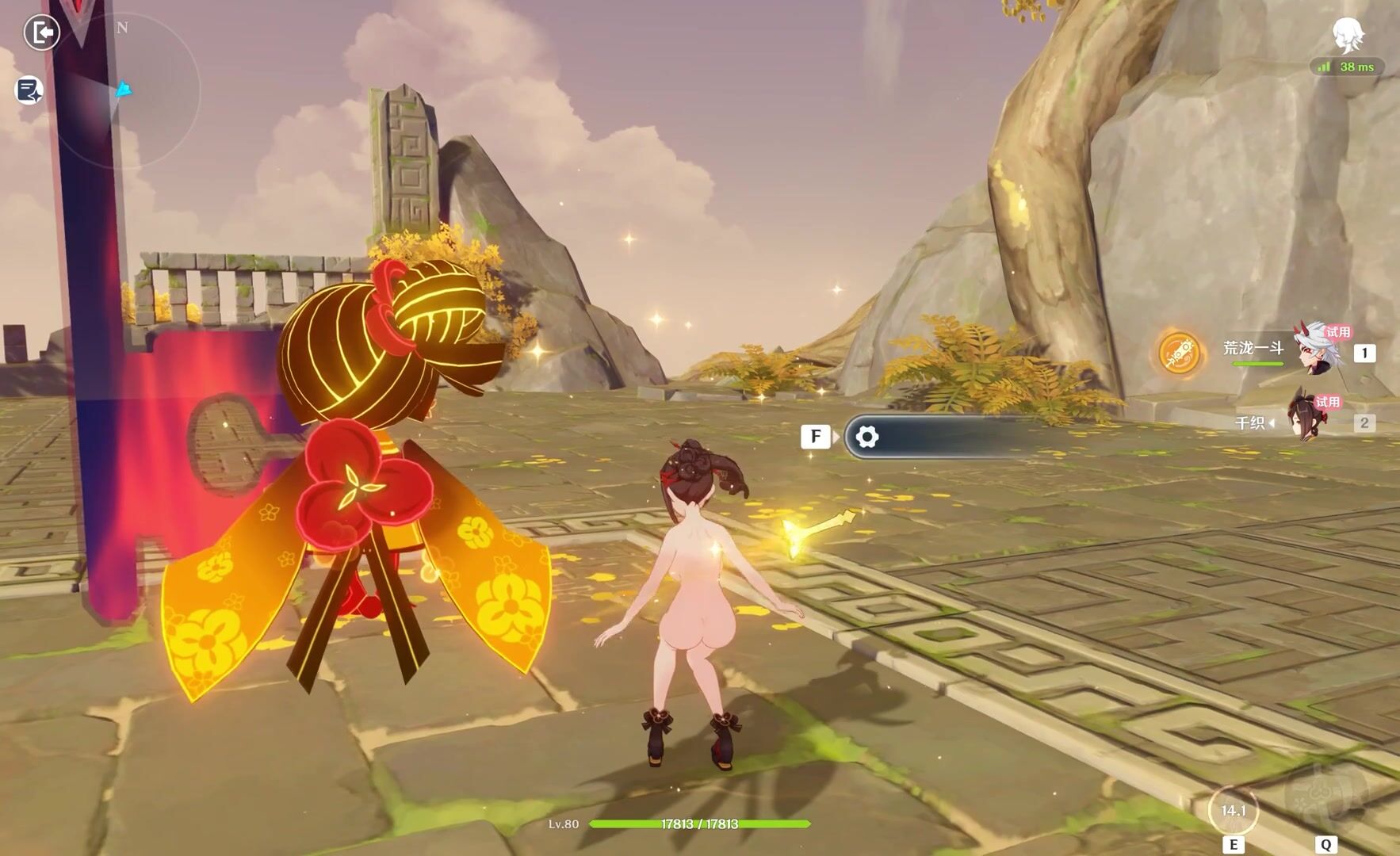The image size is (1400, 856).
Task: Activate the elemental skill on cooldown
Action: pos(1233,811)
